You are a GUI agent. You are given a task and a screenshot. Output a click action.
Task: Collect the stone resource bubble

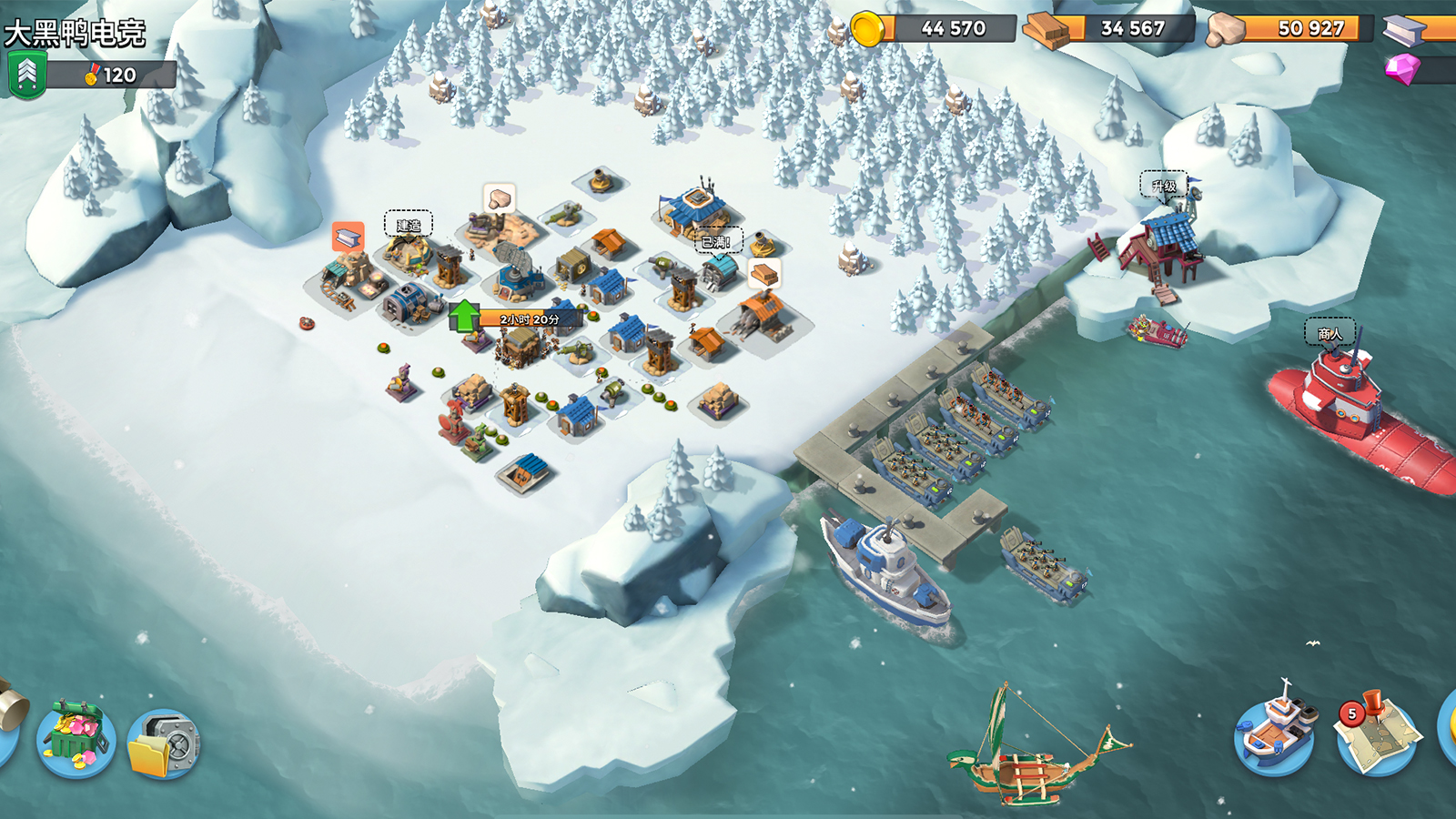coord(498,197)
